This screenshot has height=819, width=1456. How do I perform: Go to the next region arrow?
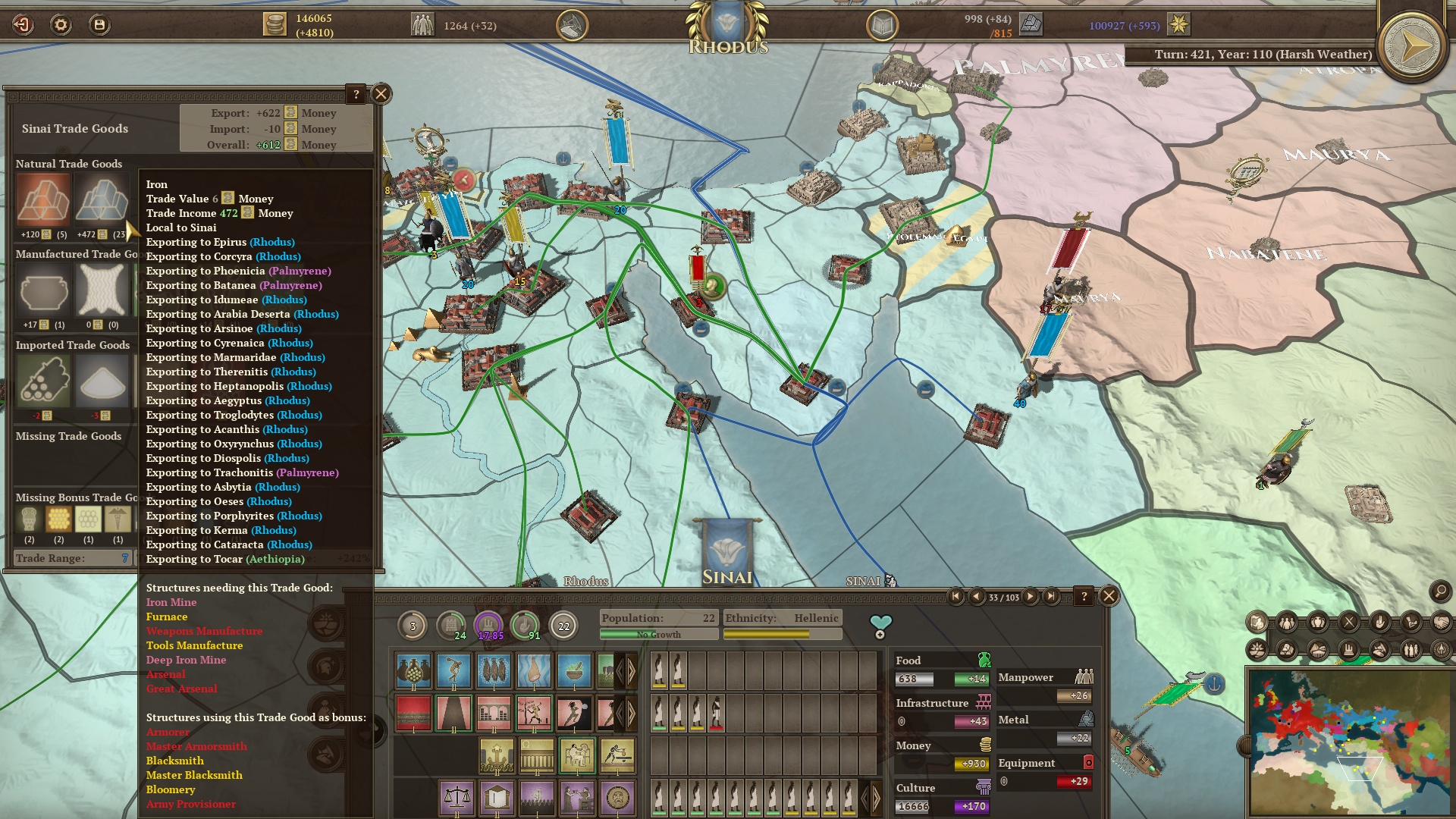1031,597
